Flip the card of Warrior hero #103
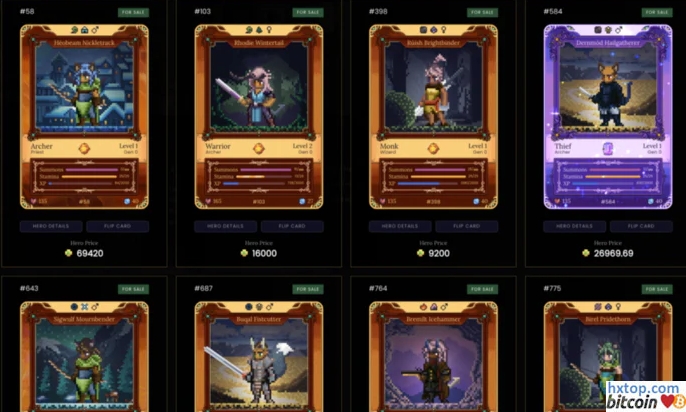686x412 pixels. coord(292,227)
